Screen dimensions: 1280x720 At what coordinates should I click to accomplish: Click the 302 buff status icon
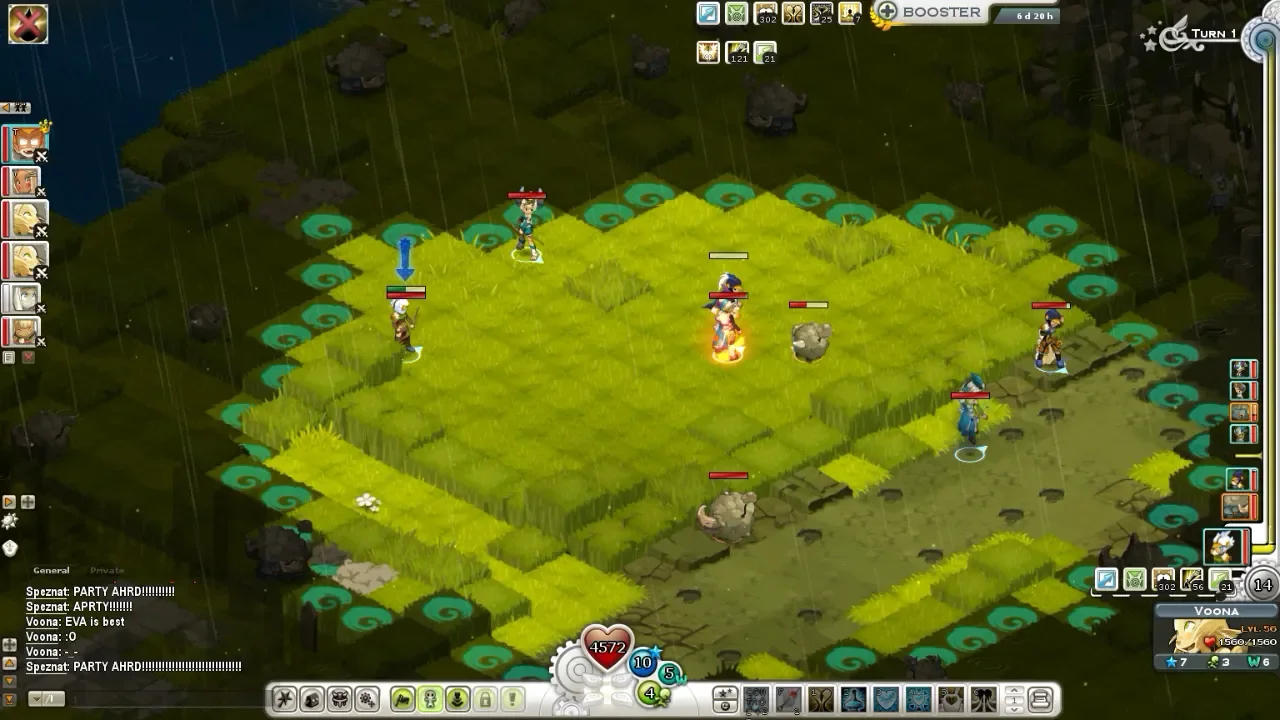pyautogui.click(x=767, y=14)
